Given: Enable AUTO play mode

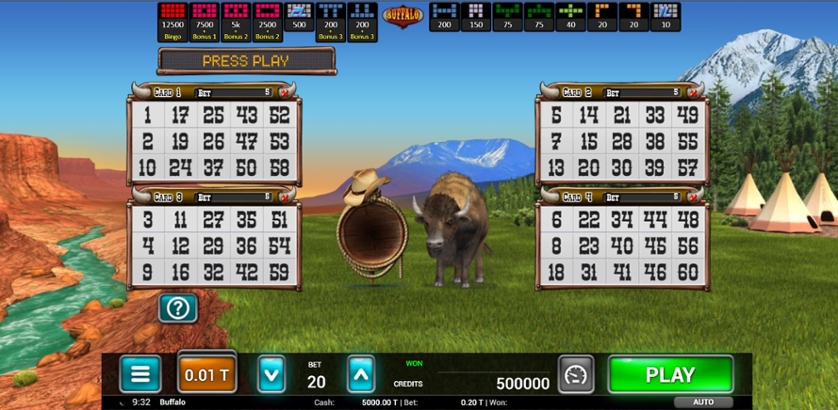Looking at the screenshot, I should point(703,402).
